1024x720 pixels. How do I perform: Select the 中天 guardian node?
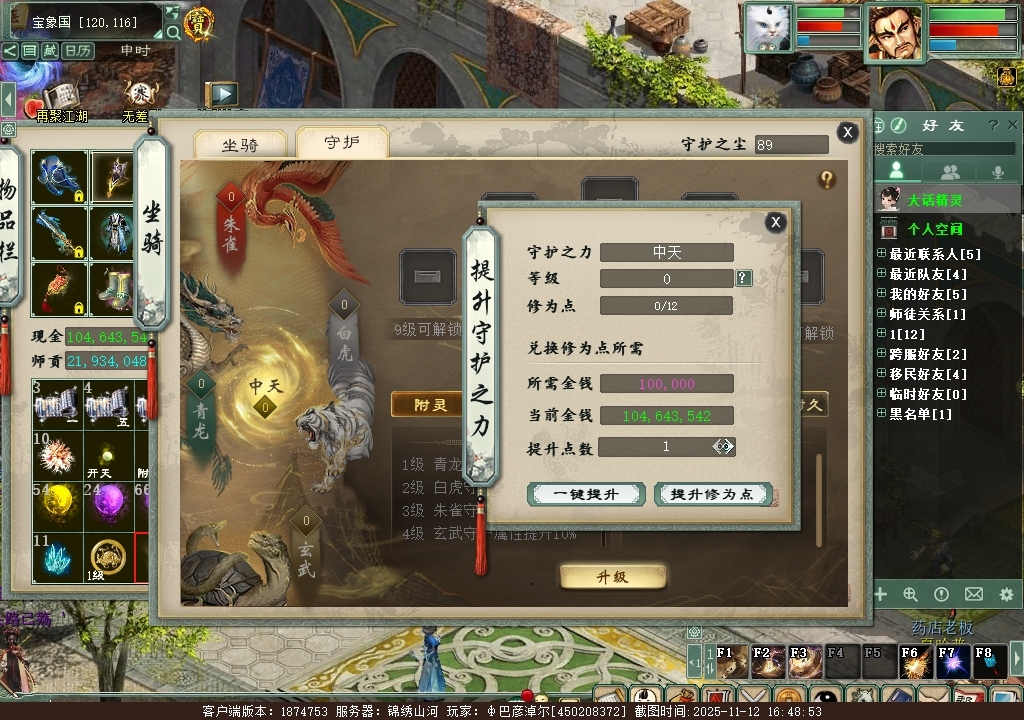pyautogui.click(x=265, y=396)
